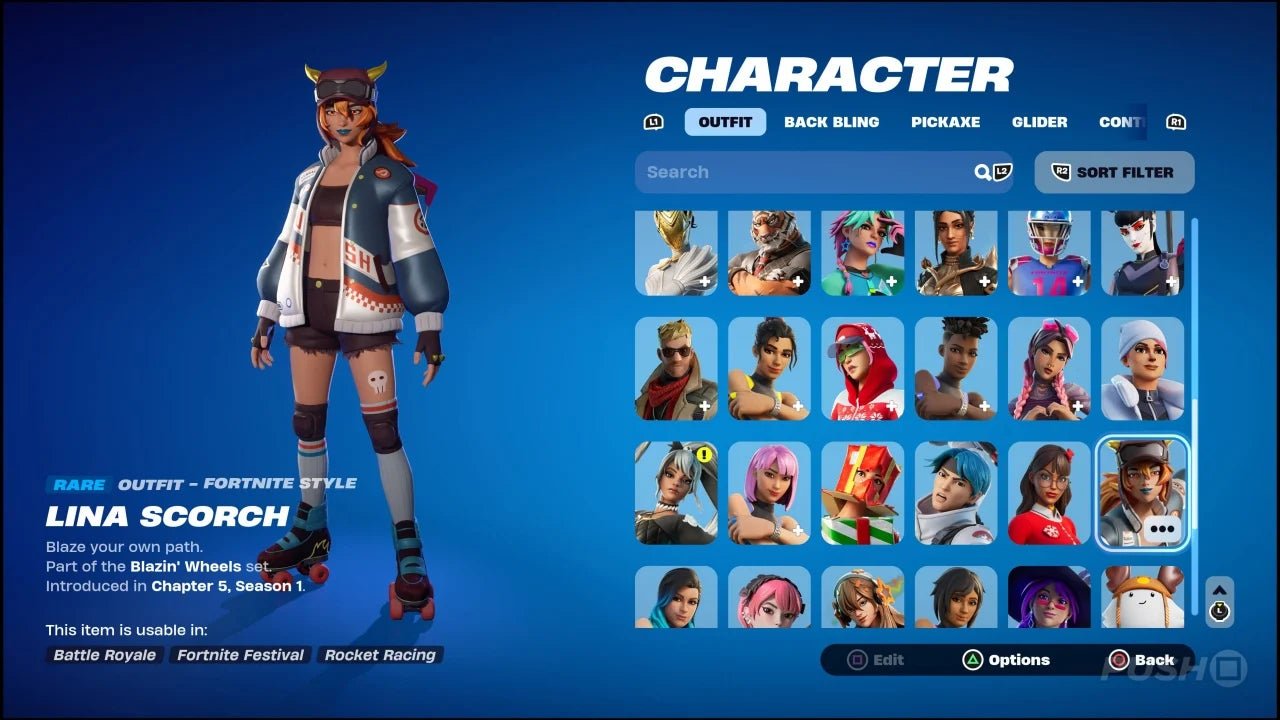The width and height of the screenshot is (1280, 720).
Task: Click the triangle Options icon on the bottom bar
Action: [x=974, y=660]
